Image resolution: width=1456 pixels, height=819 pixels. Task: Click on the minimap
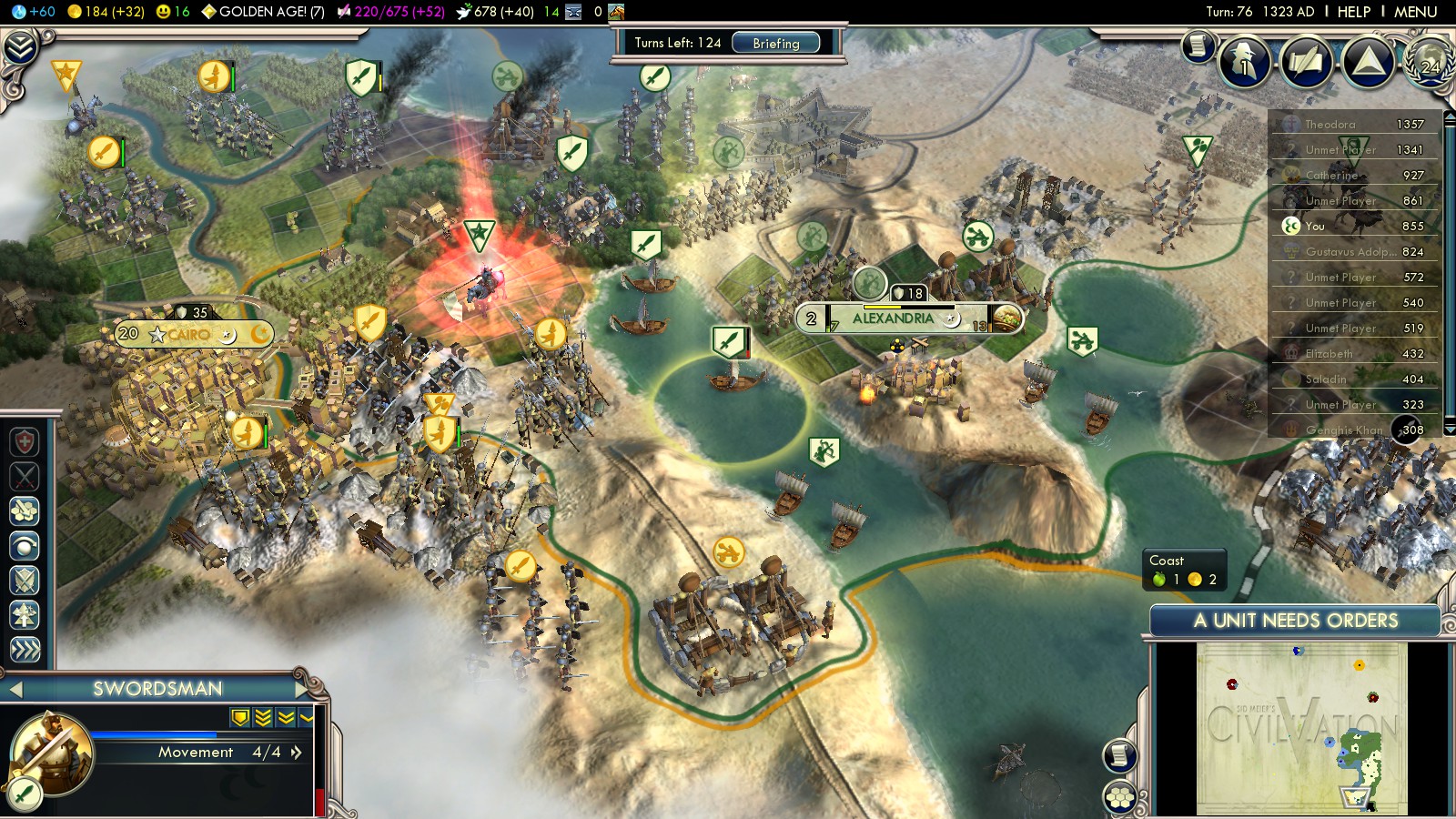click(1301, 728)
